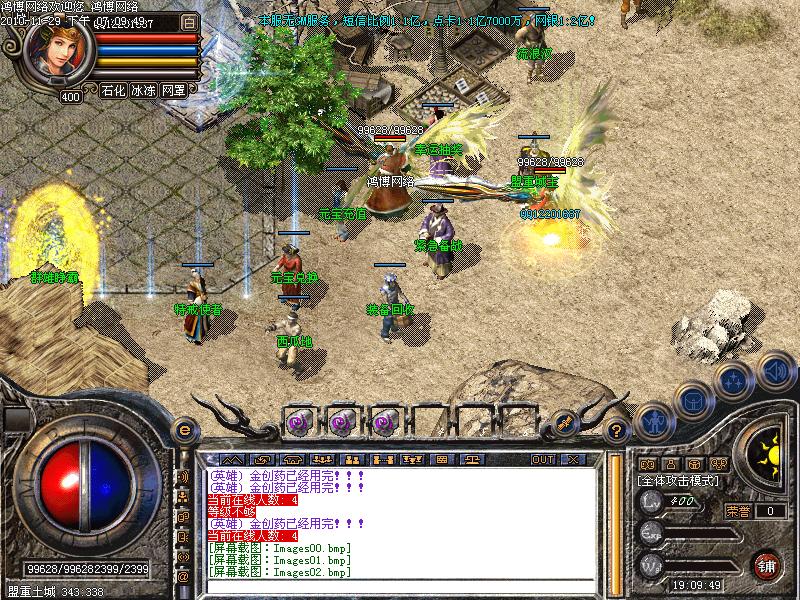The width and height of the screenshot is (800, 600).
Task: Use the first purple potion belt slot
Action: (299, 421)
